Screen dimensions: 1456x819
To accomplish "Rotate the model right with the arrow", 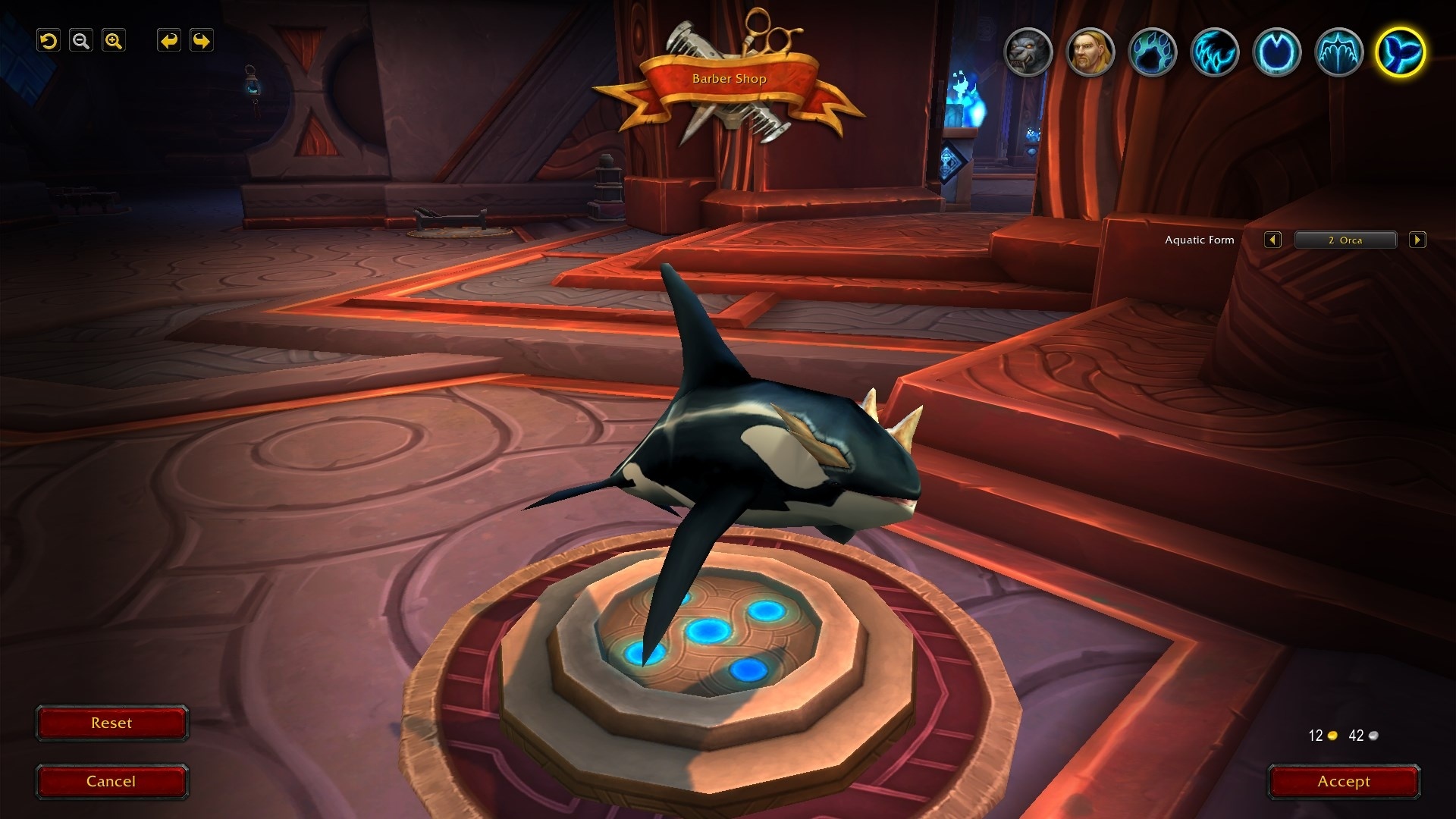I will pos(202,41).
